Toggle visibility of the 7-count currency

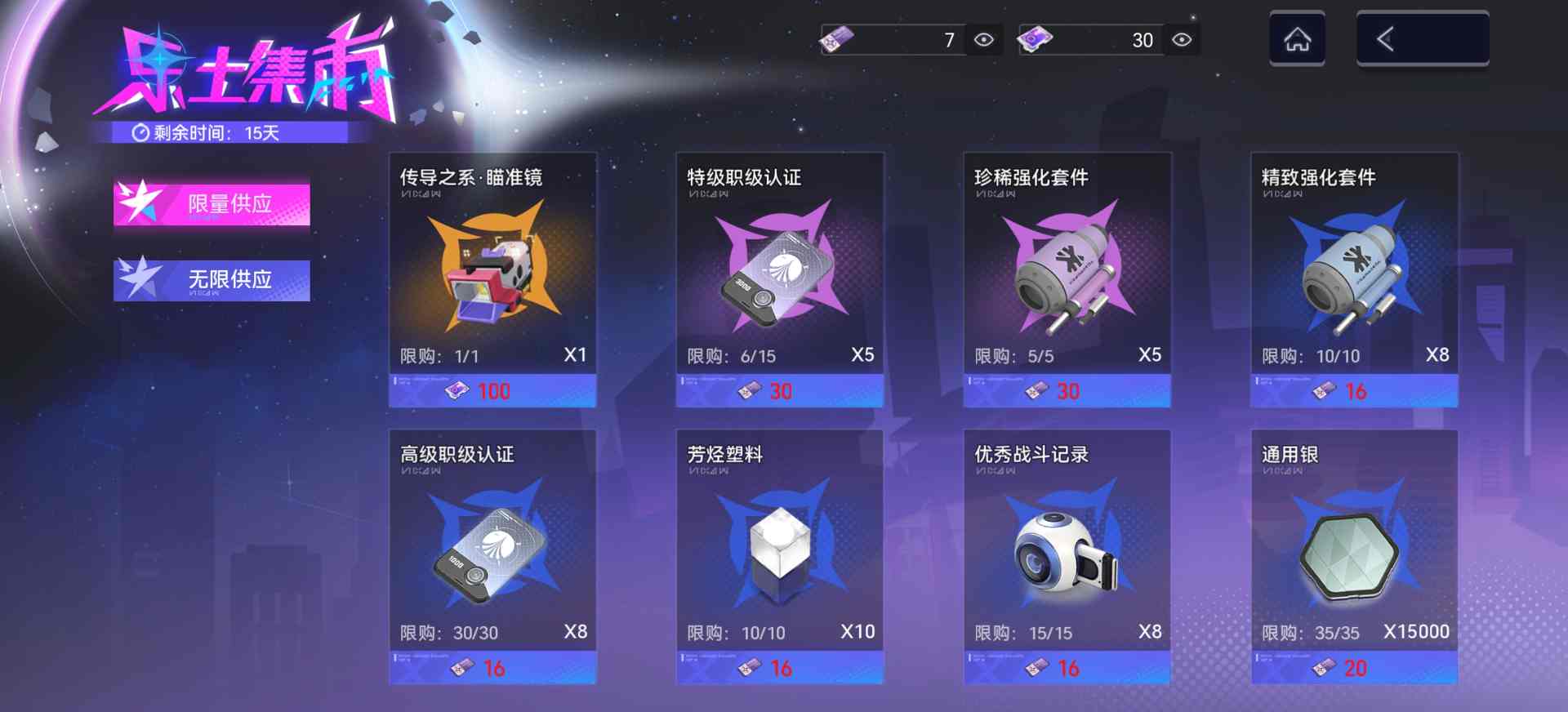point(984,39)
